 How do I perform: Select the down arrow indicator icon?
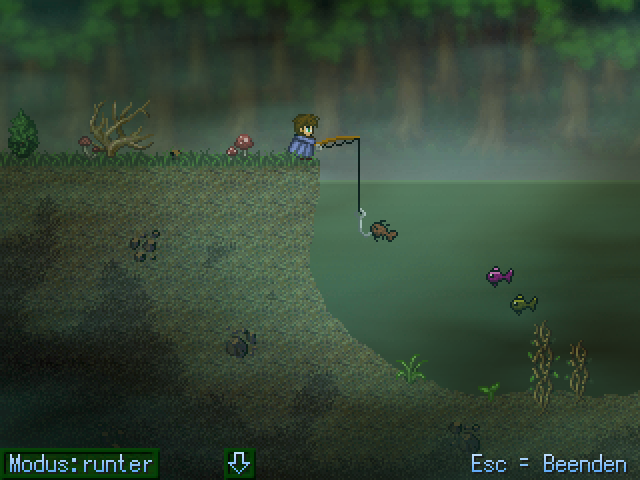coord(239,463)
